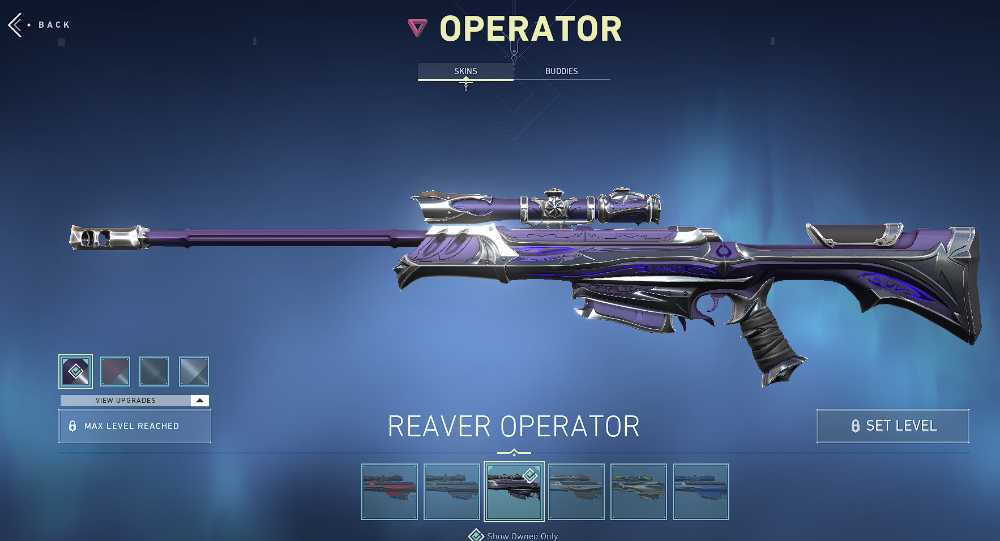Screen dimensions: 1000x541
Task: Select the equipped Reaver Operator thumbnail
Action: (x=514, y=491)
